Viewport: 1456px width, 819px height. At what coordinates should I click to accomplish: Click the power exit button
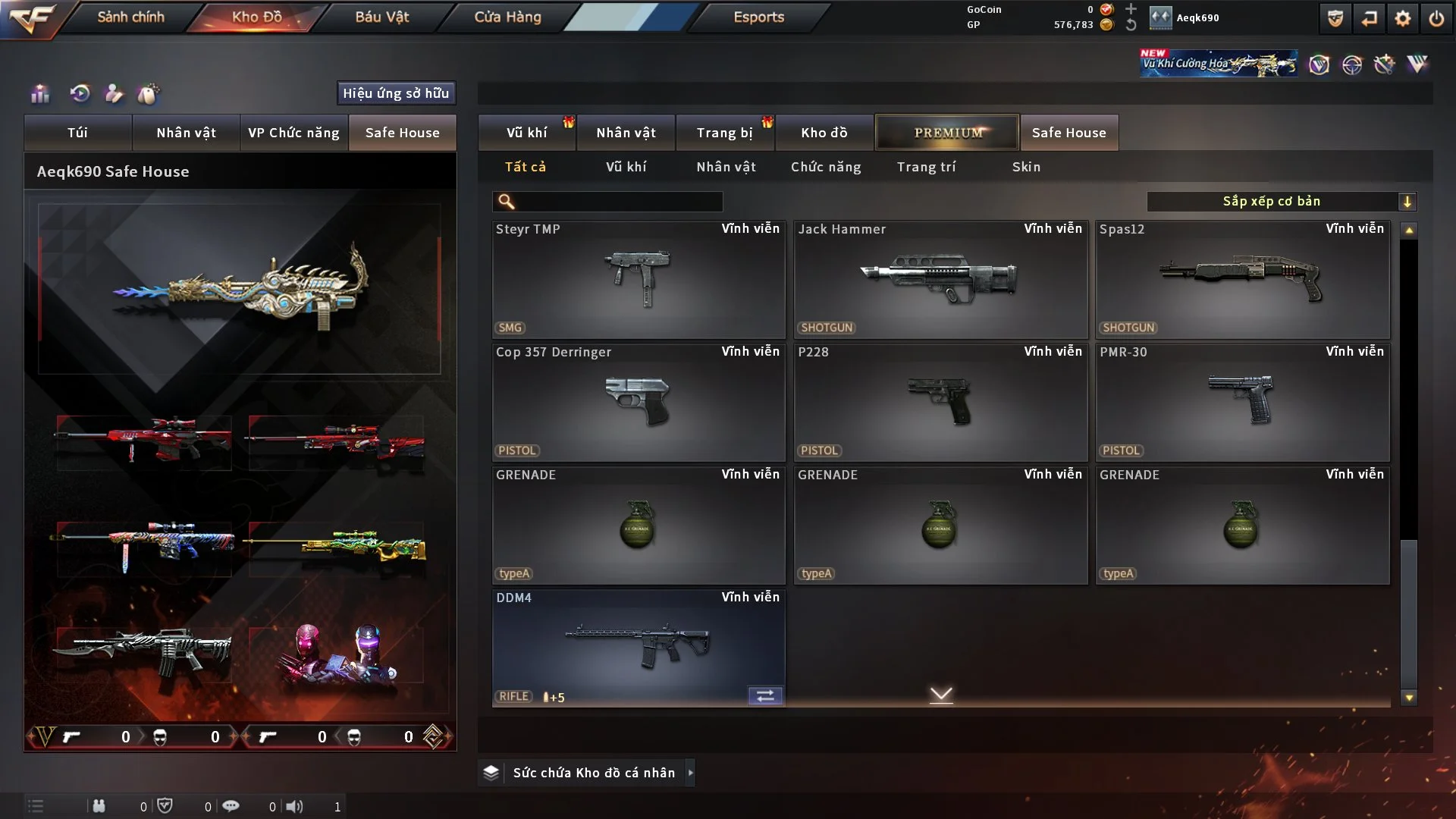tap(1436, 18)
